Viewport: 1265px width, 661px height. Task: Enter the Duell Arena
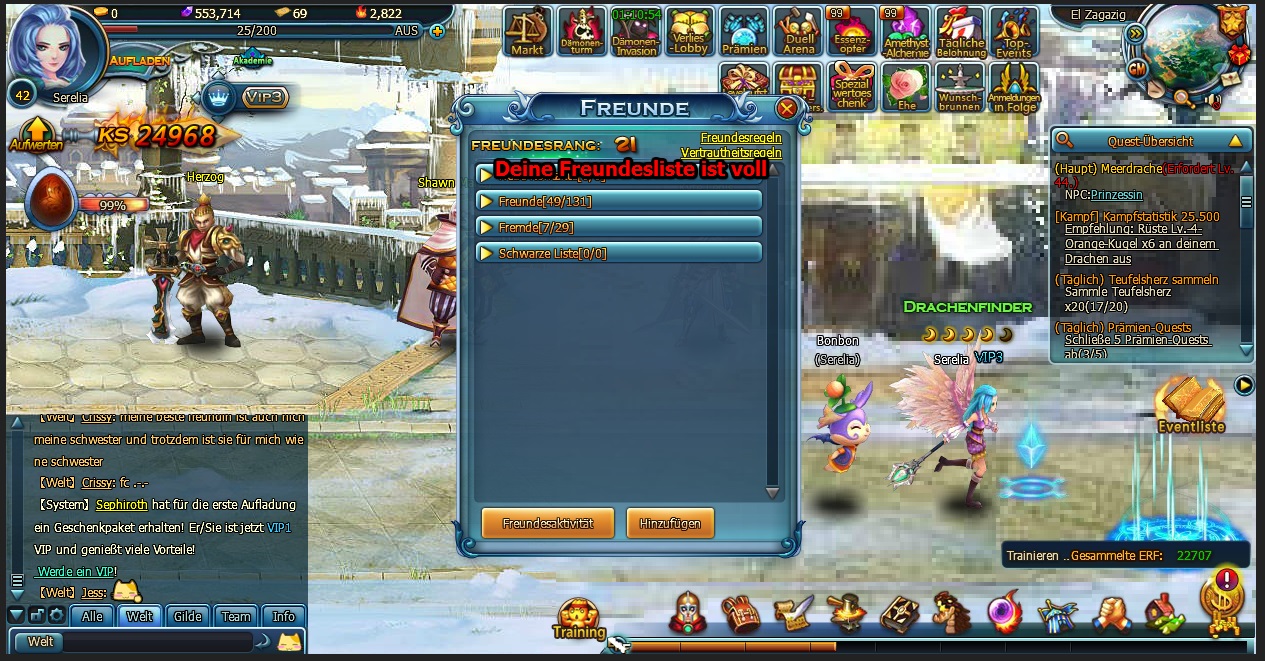click(799, 33)
